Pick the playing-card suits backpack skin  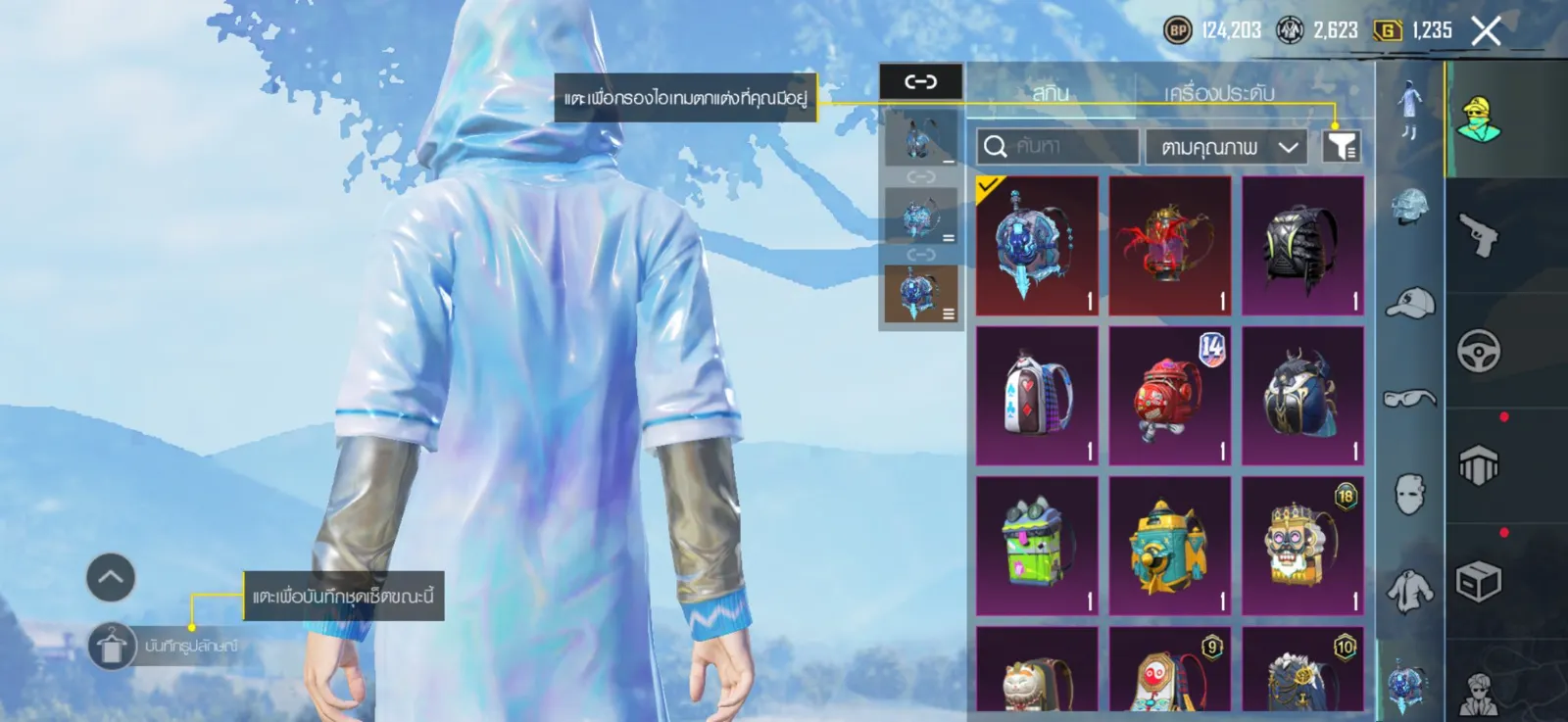click(1037, 396)
